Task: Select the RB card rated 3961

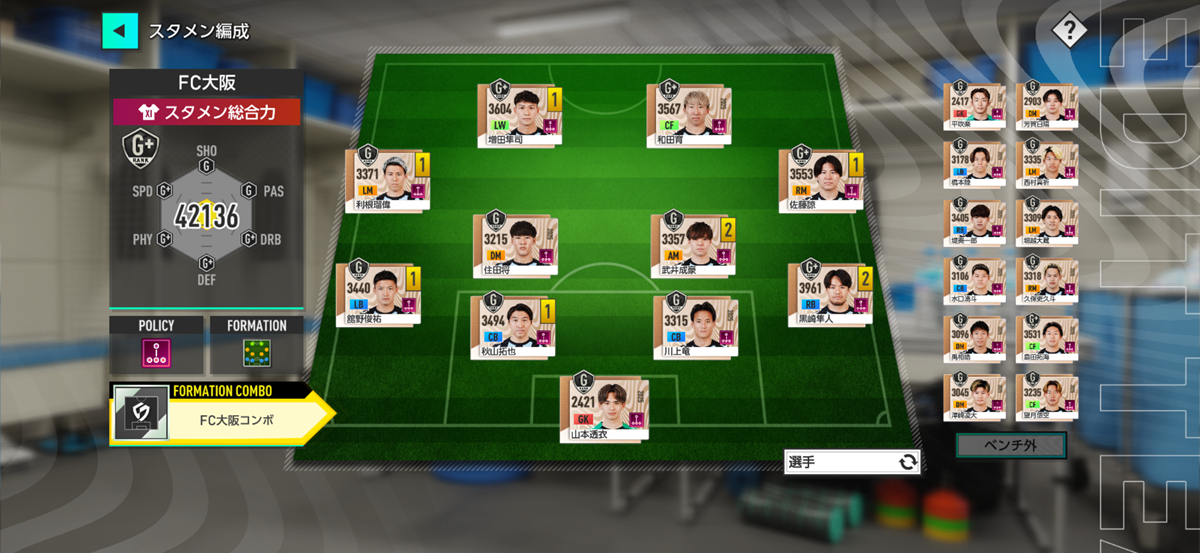Action: (x=827, y=294)
